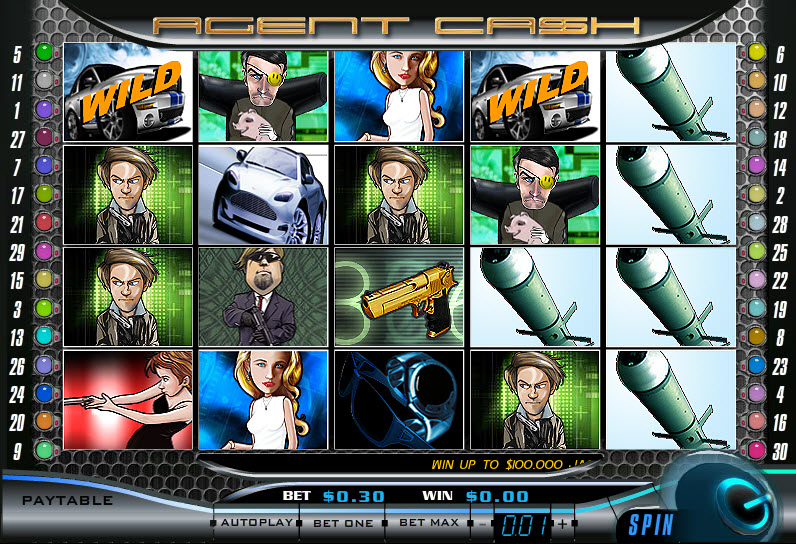
Task: Select payline 5 indicator
Action: pos(44,52)
